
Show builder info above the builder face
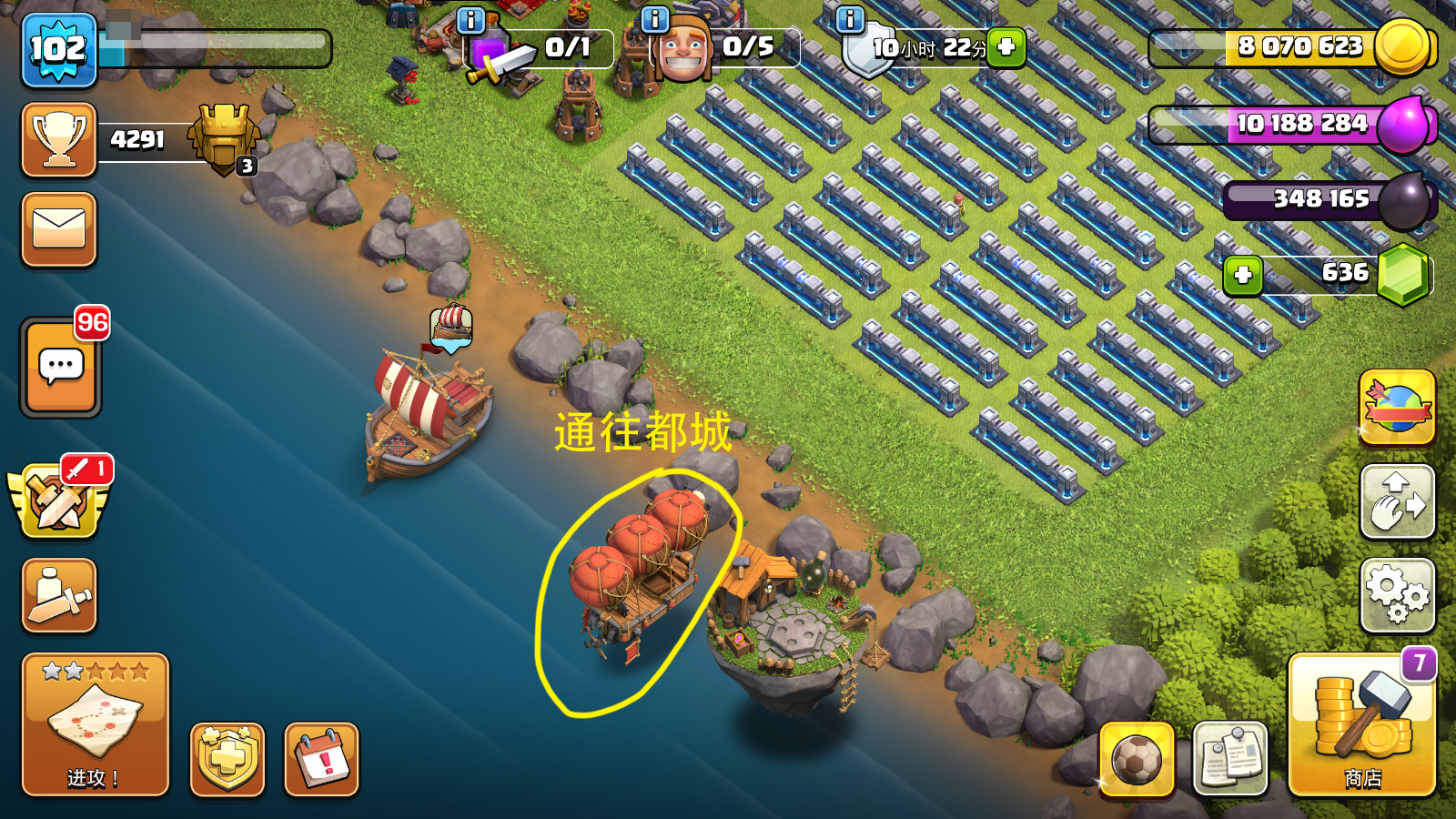pyautogui.click(x=654, y=19)
